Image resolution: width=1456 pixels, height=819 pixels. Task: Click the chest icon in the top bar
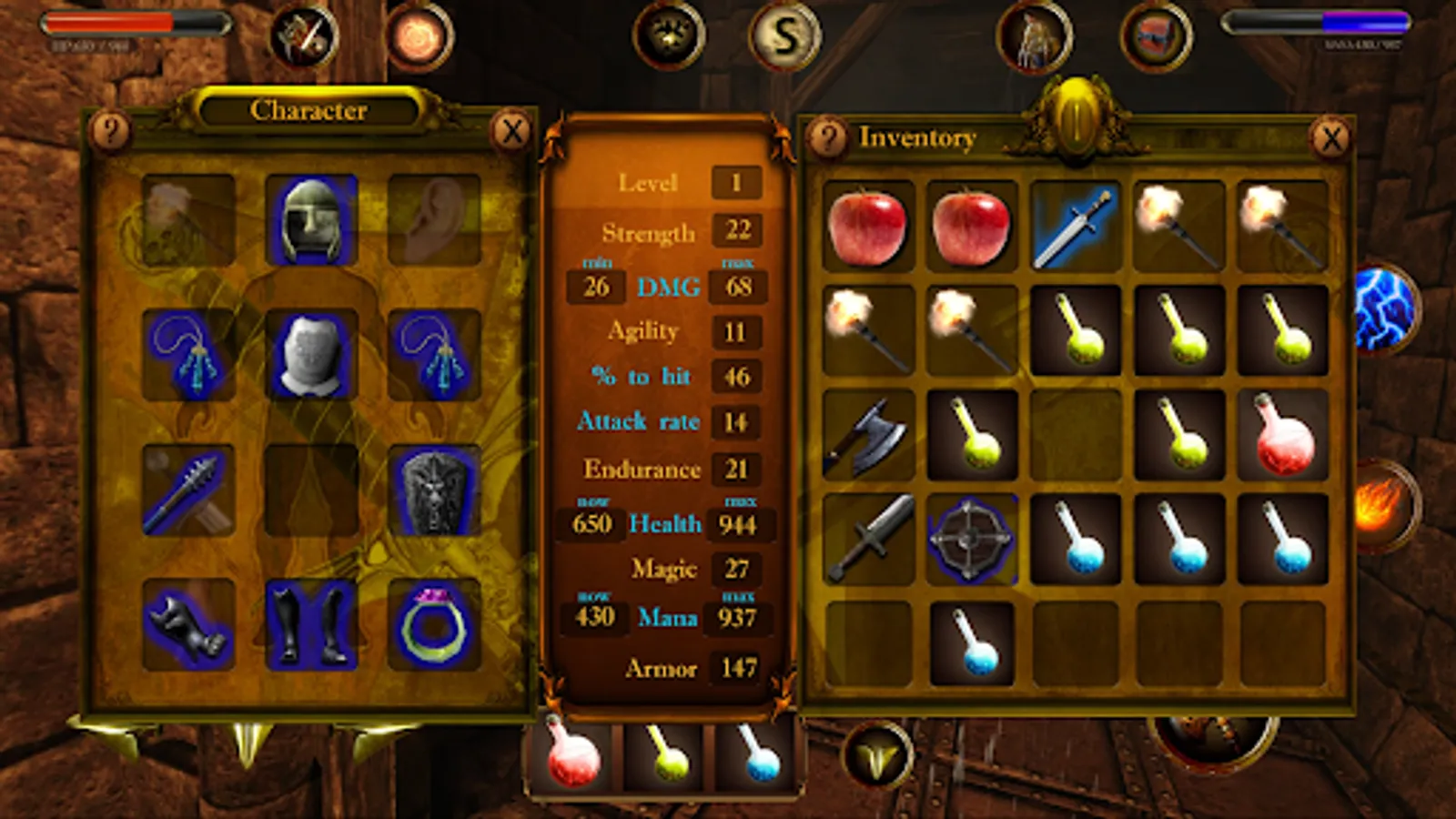coord(1154,38)
